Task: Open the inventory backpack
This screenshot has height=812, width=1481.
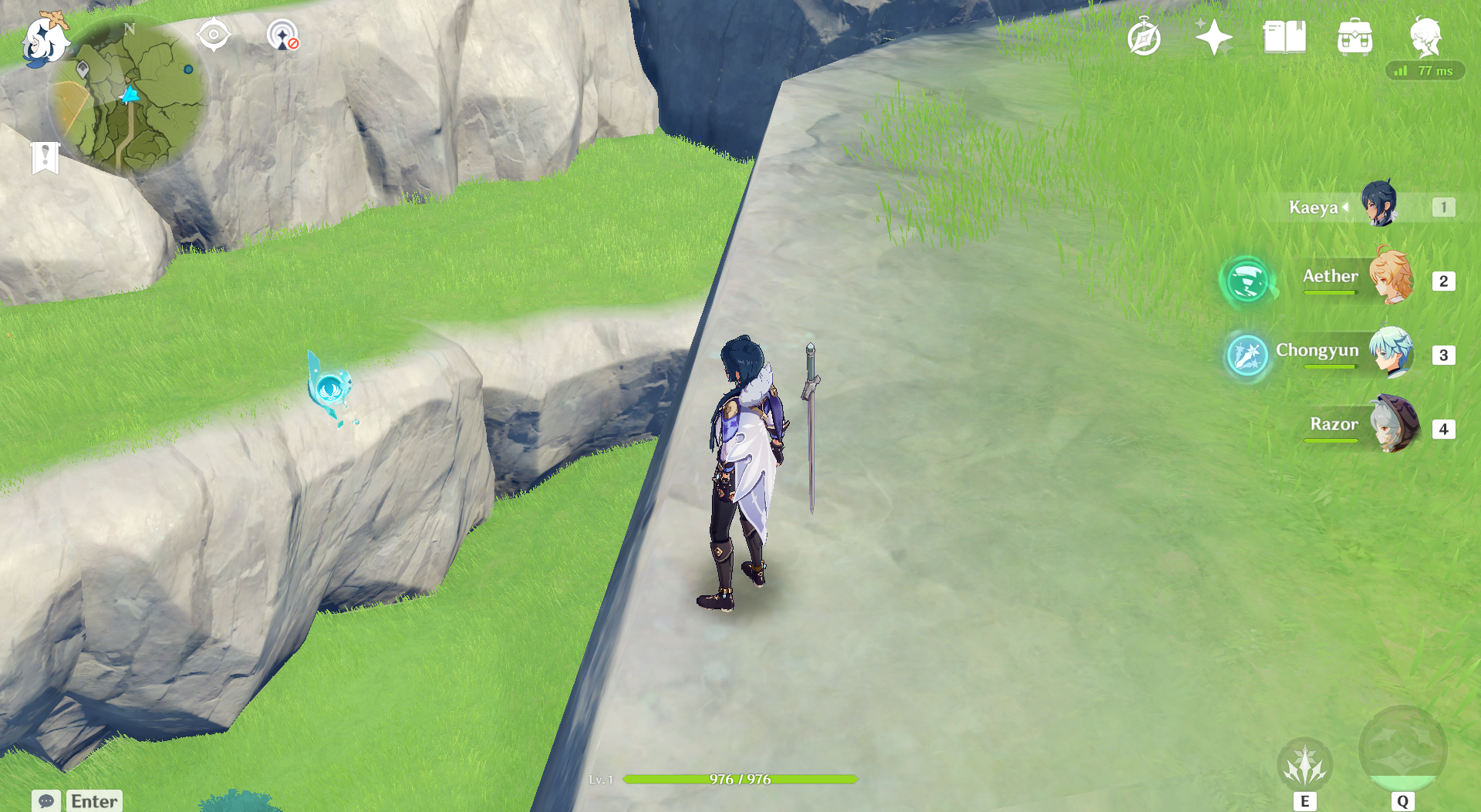Action: coord(1354,37)
